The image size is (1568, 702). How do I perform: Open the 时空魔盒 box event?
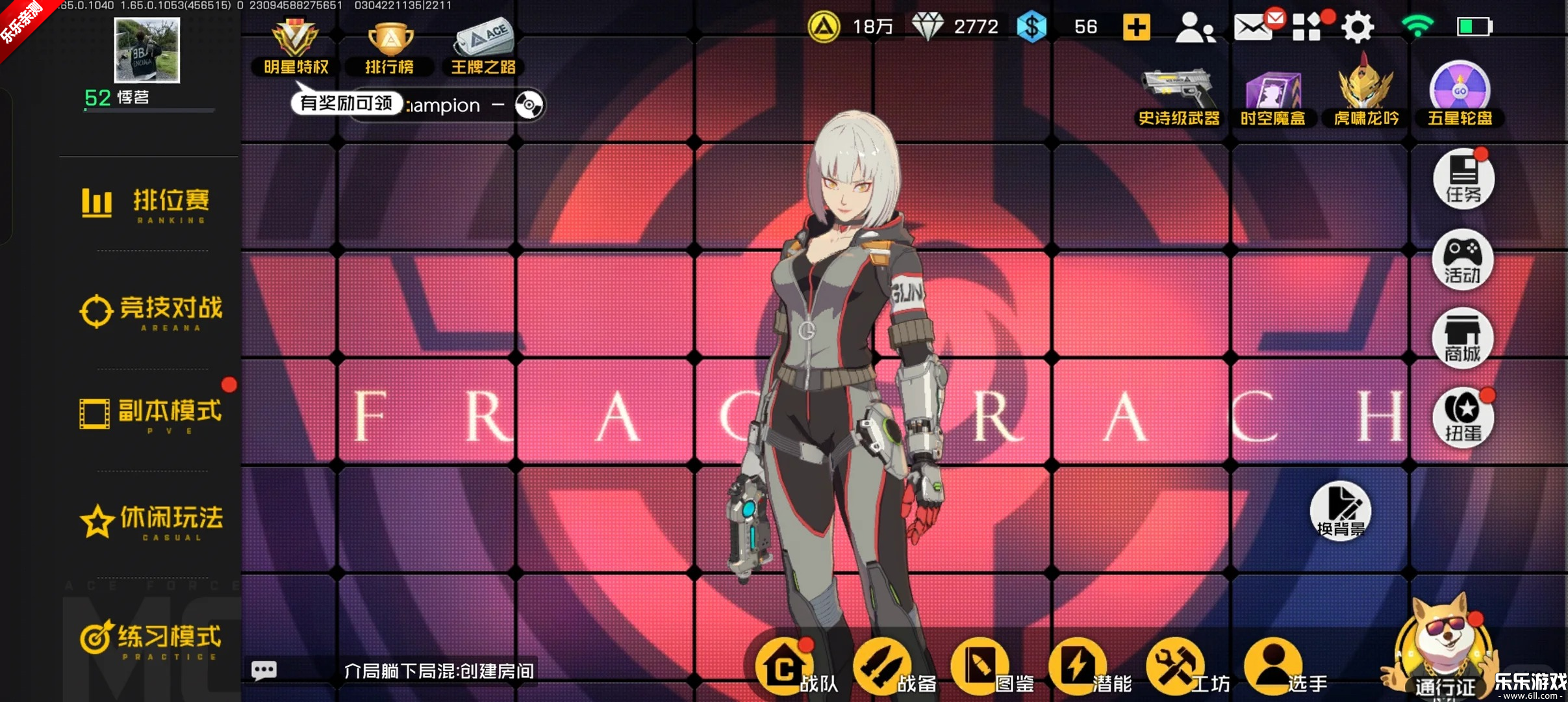click(1273, 94)
